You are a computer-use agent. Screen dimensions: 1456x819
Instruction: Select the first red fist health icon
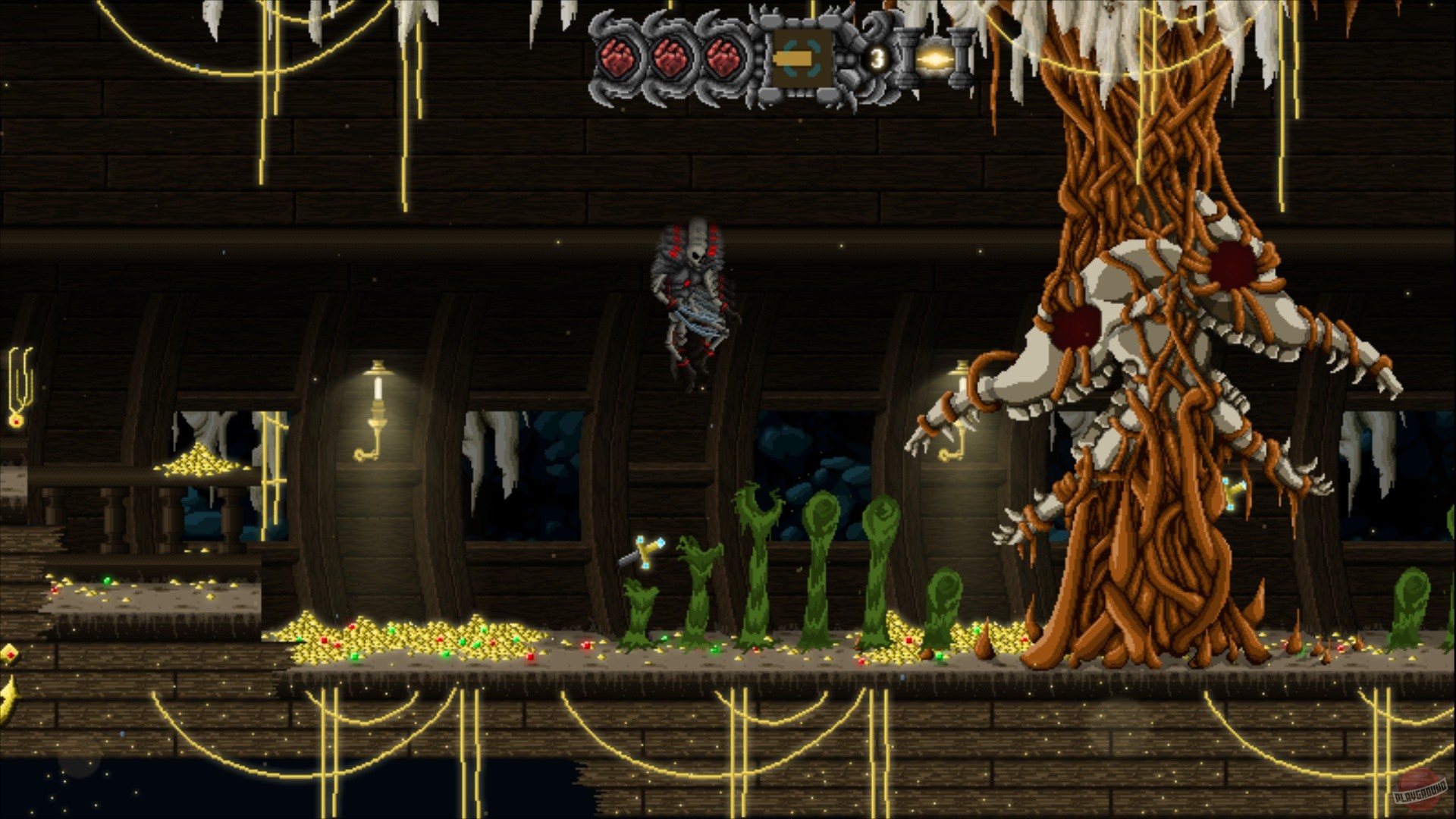(x=618, y=57)
